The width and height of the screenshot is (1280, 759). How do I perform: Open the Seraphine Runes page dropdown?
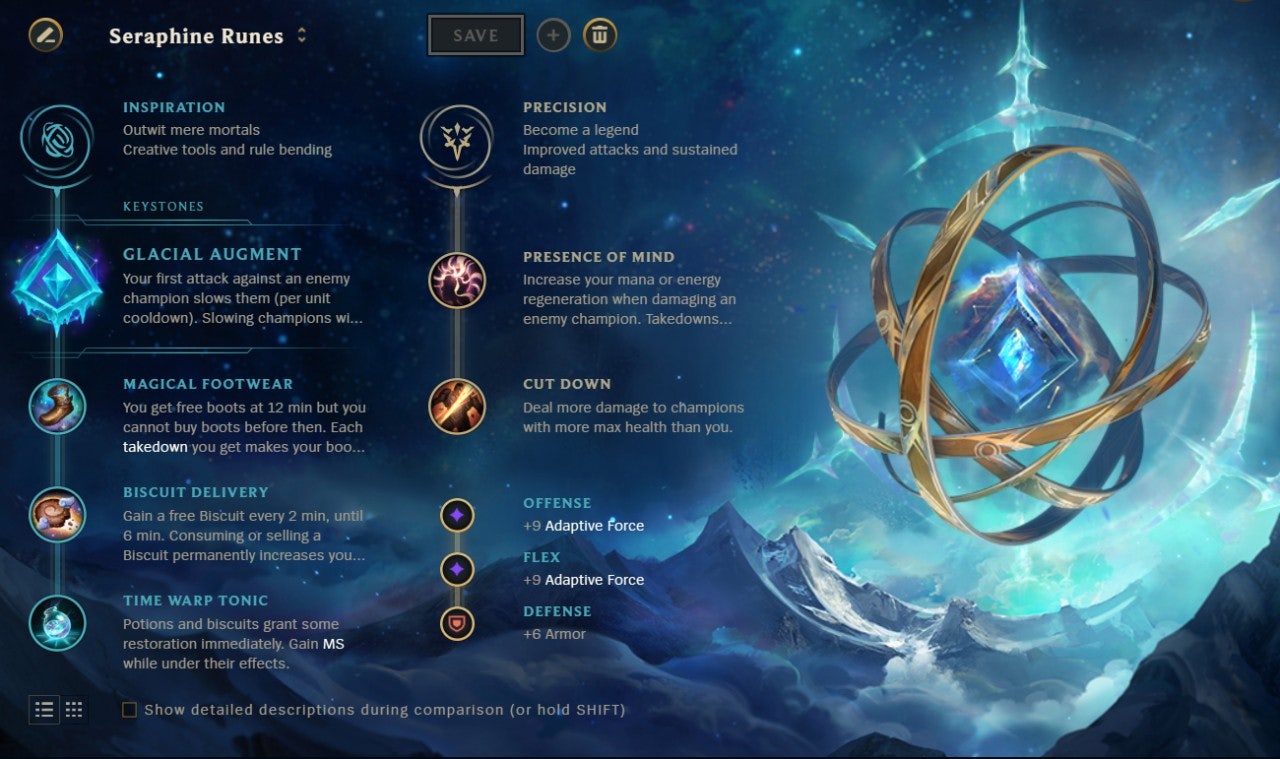coord(301,36)
